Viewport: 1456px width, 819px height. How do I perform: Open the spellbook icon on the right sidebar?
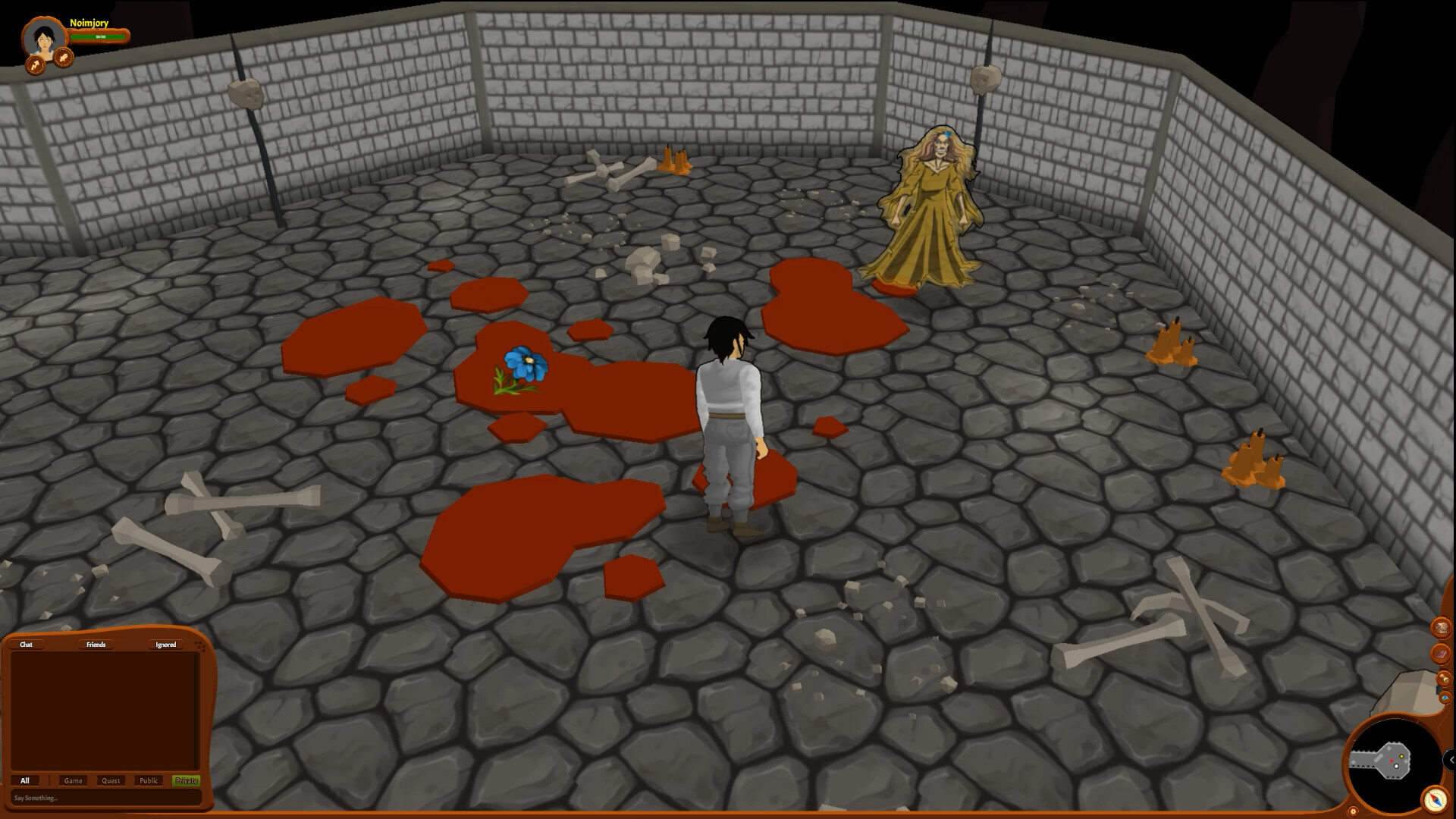[1442, 653]
